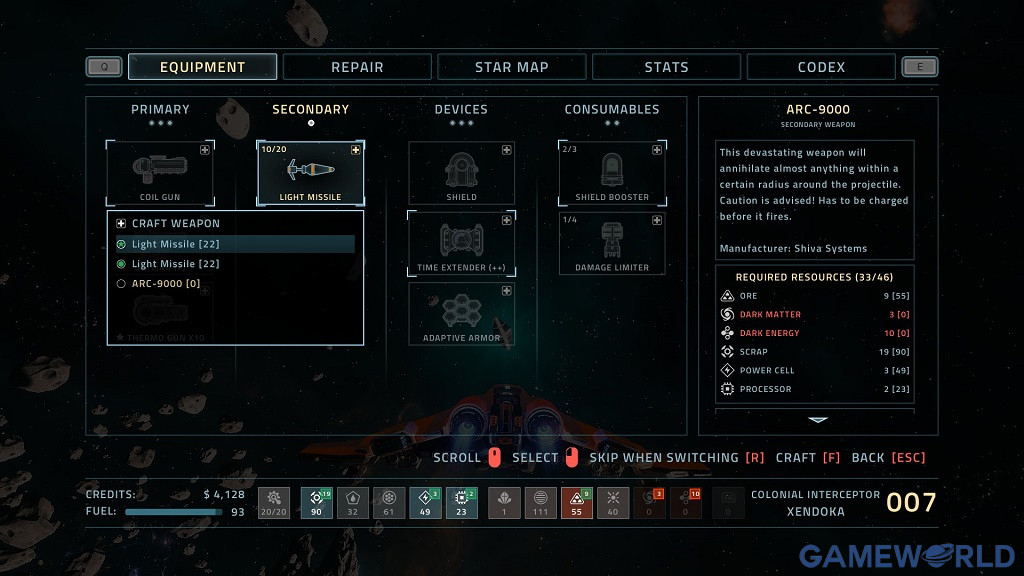This screenshot has width=1024, height=576.
Task: Open the Consumables category header
Action: click(x=612, y=109)
